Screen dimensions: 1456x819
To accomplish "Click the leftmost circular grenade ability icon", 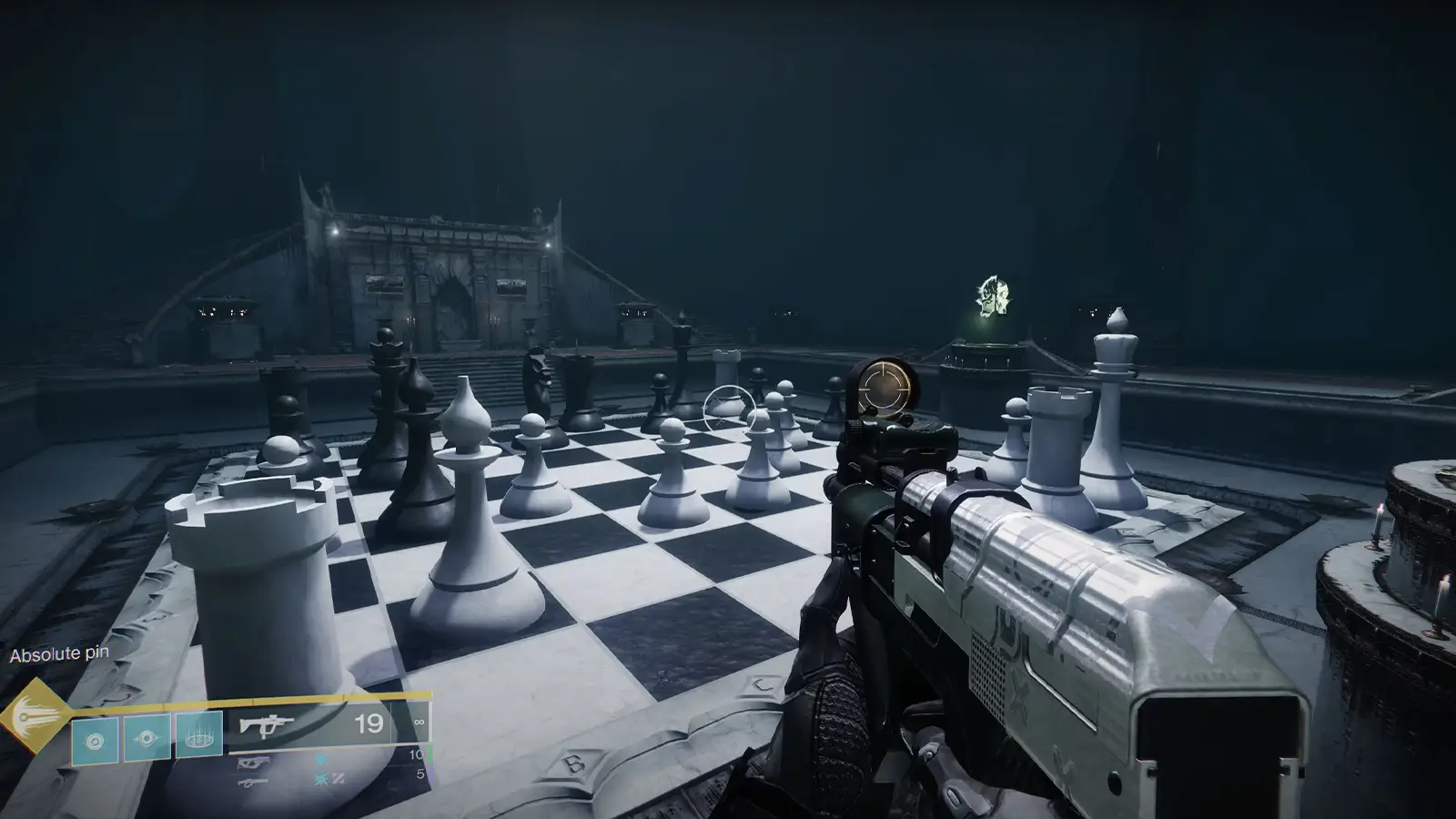I will point(96,739).
